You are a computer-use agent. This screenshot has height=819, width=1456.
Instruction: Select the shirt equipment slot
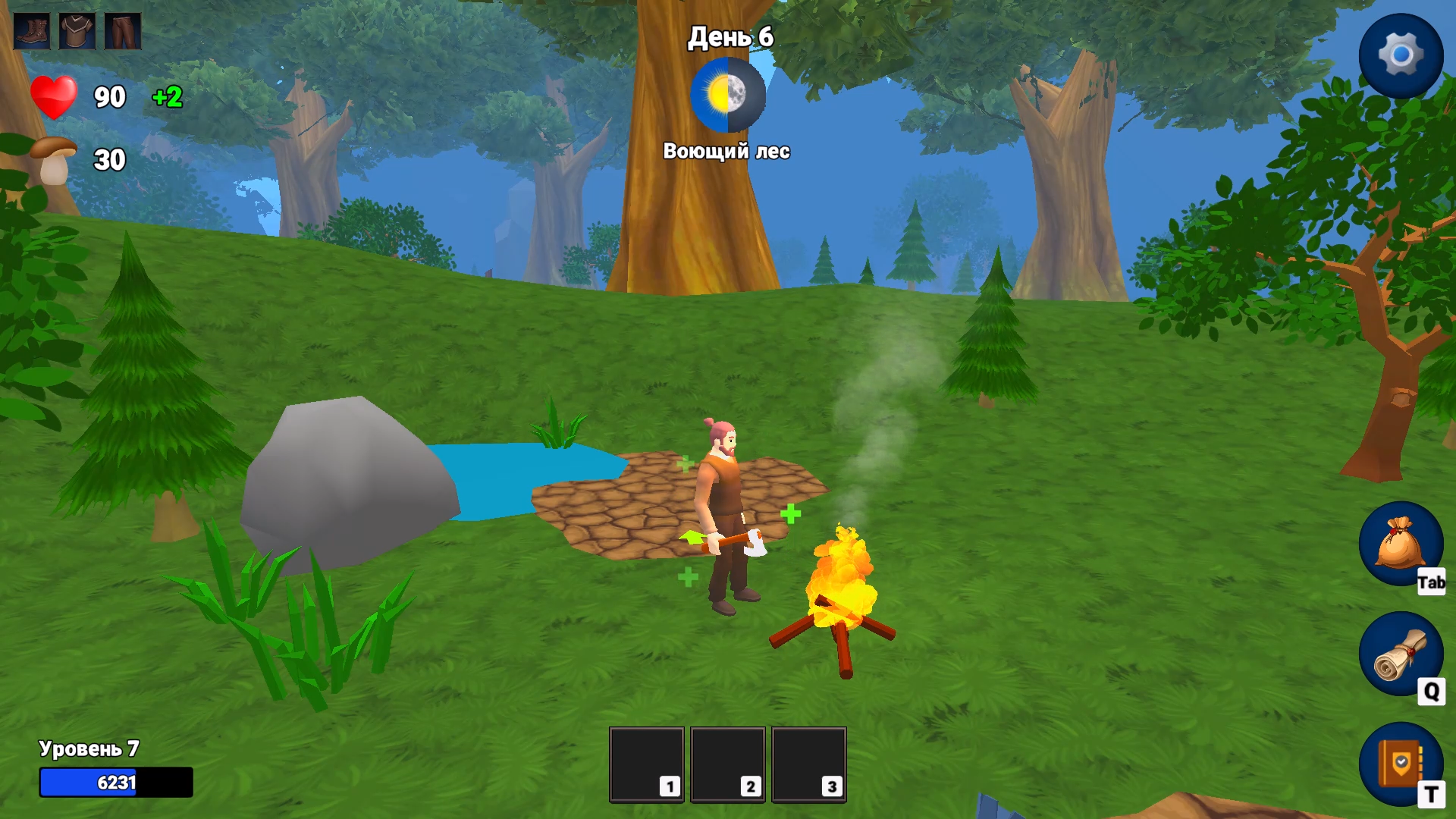(x=76, y=32)
